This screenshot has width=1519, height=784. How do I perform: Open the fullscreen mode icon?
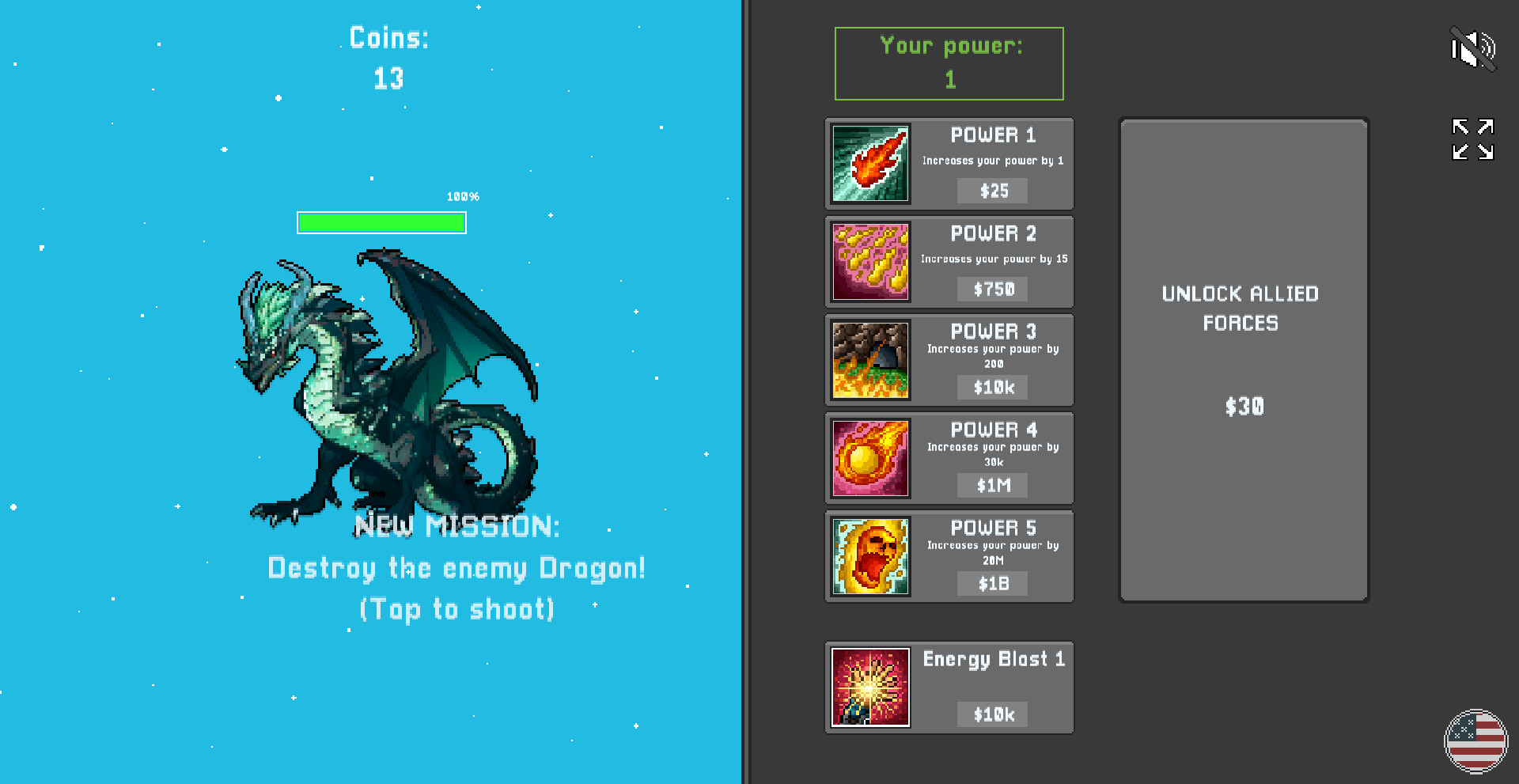point(1472,139)
